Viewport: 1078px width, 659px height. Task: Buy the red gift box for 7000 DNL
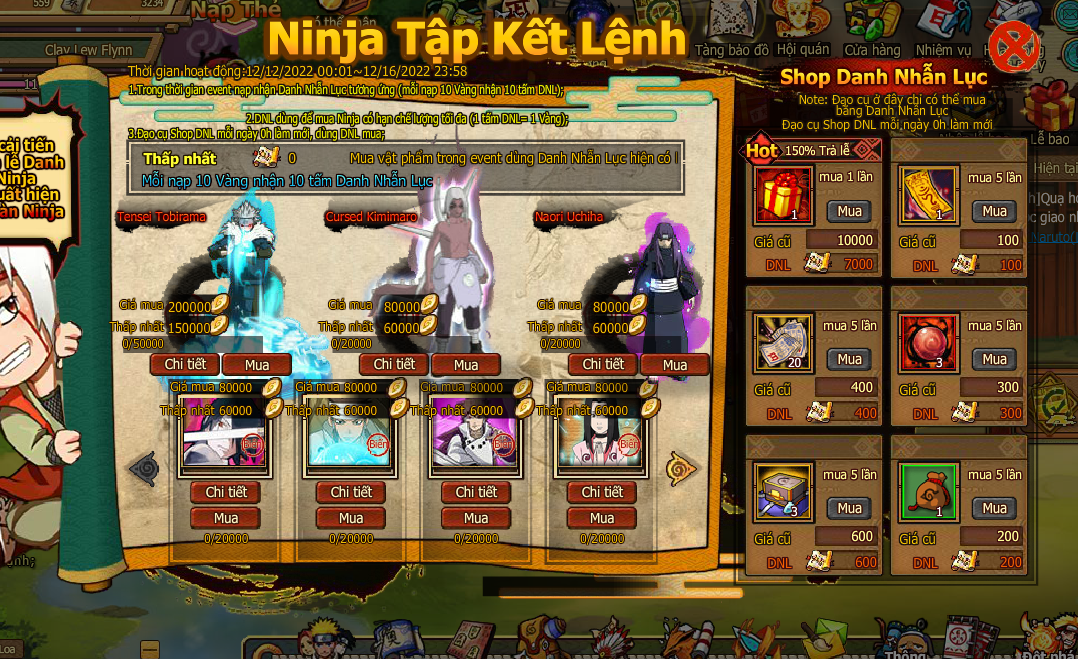point(849,211)
